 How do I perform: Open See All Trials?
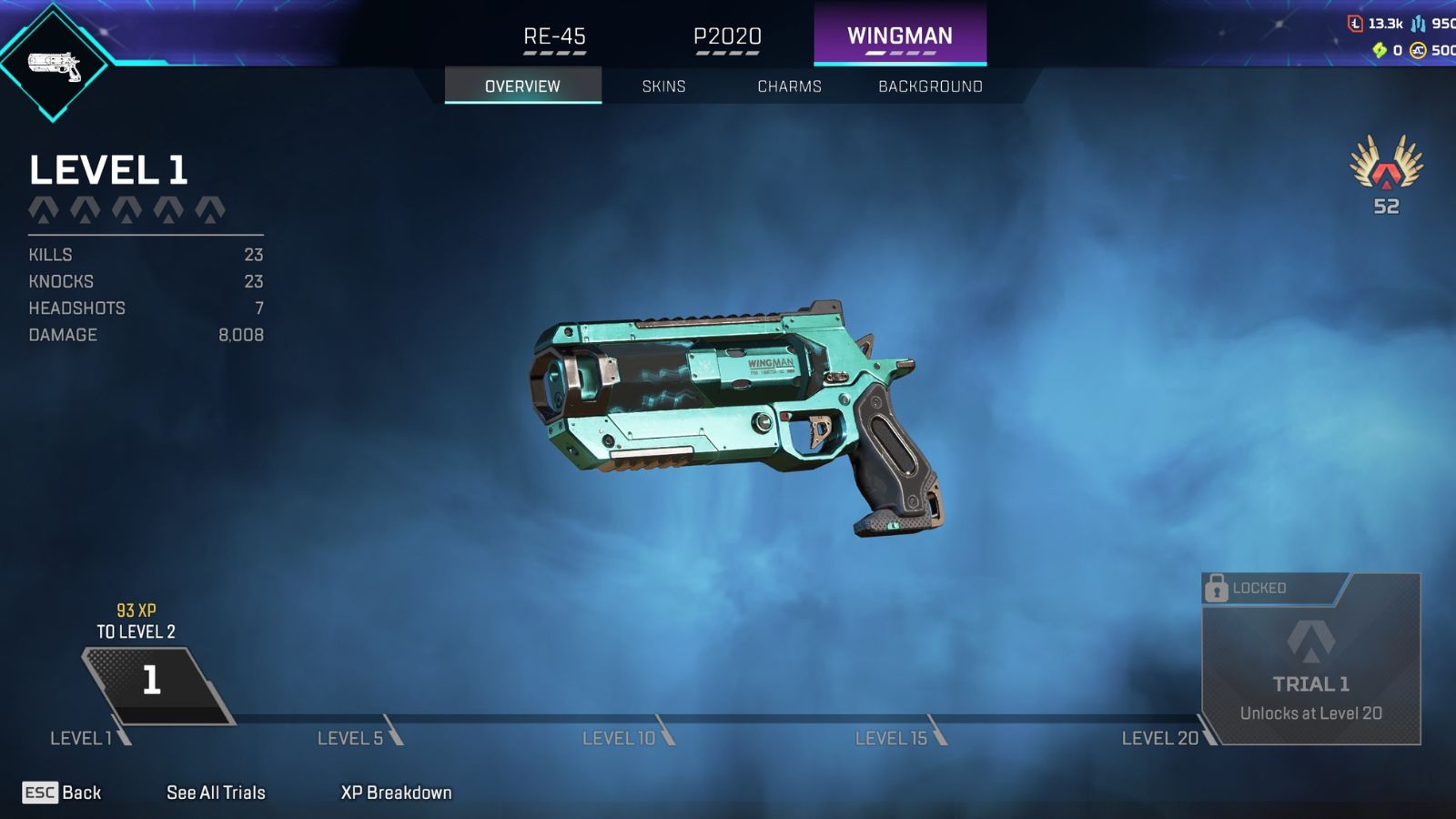pyautogui.click(x=215, y=793)
